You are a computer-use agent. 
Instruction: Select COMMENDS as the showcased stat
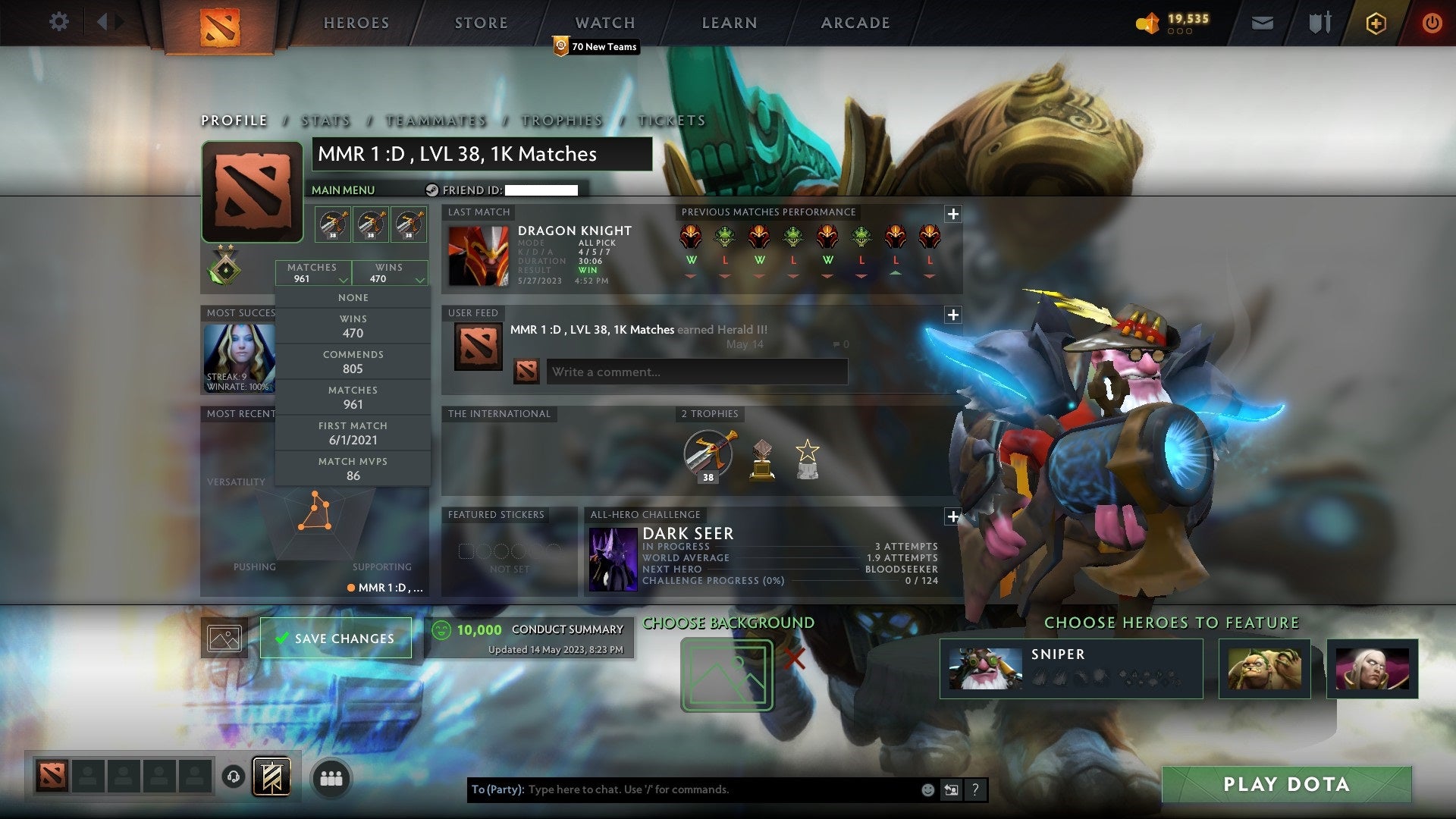[x=353, y=361]
